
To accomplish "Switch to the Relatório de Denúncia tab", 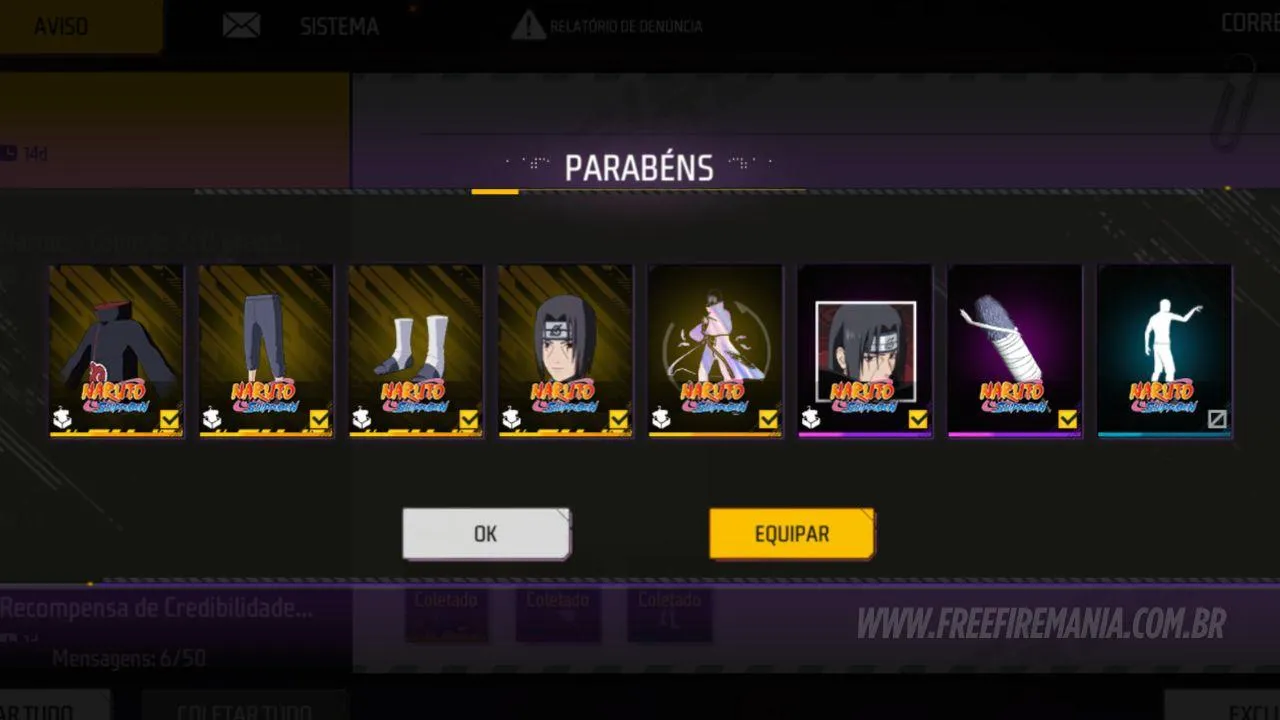I will click(x=625, y=25).
